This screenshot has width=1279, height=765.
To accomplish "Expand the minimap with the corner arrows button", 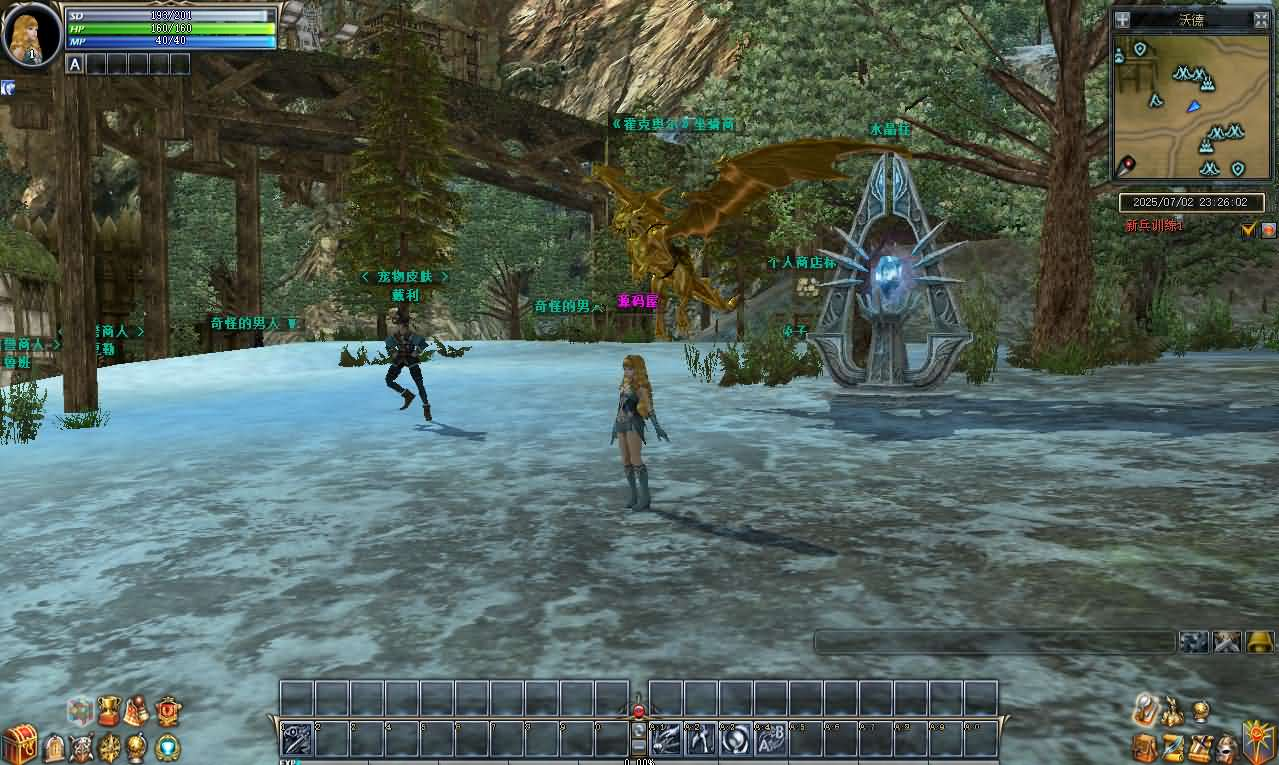I will pyautogui.click(x=1261, y=19).
